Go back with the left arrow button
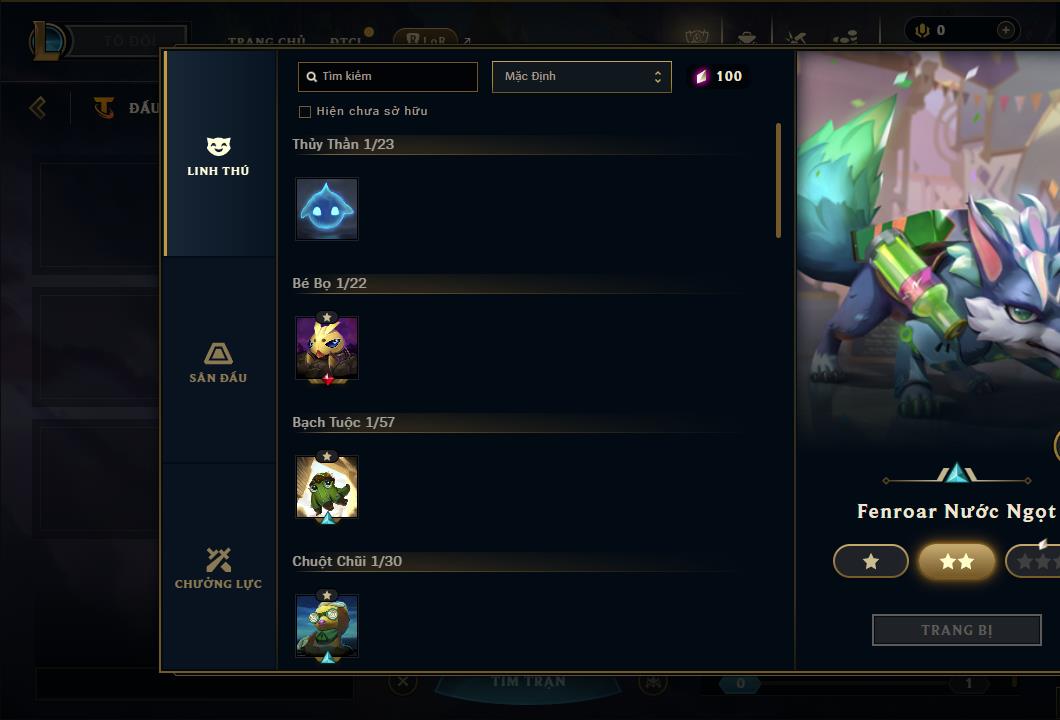 (x=38, y=107)
